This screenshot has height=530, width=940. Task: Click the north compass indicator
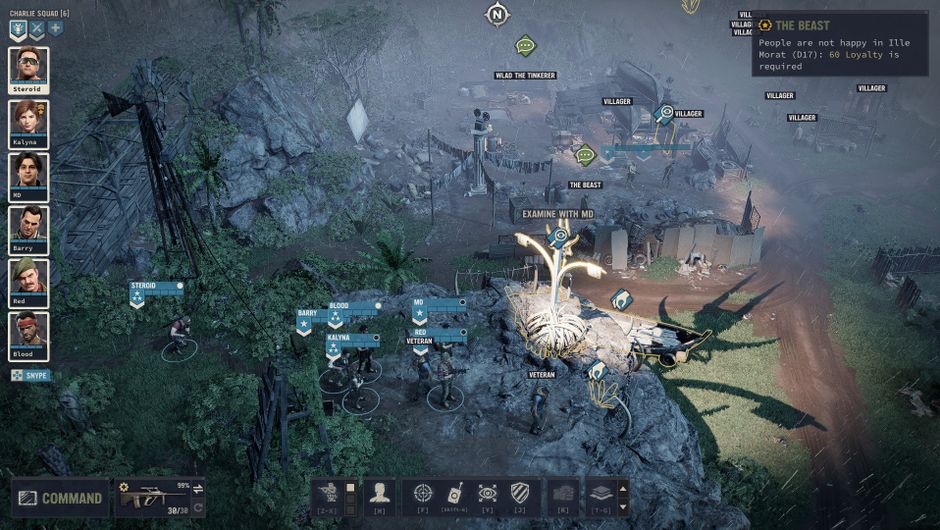point(497,15)
